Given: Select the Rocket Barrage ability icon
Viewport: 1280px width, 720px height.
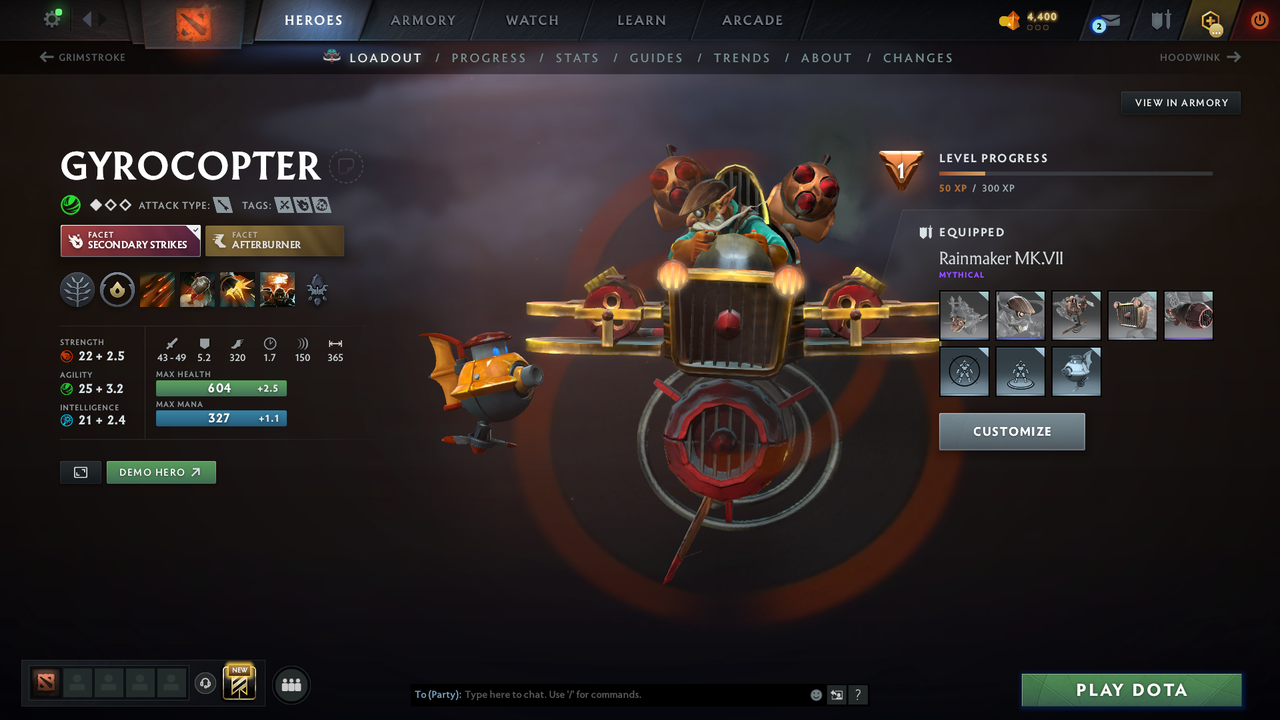Looking at the screenshot, I should [x=158, y=289].
